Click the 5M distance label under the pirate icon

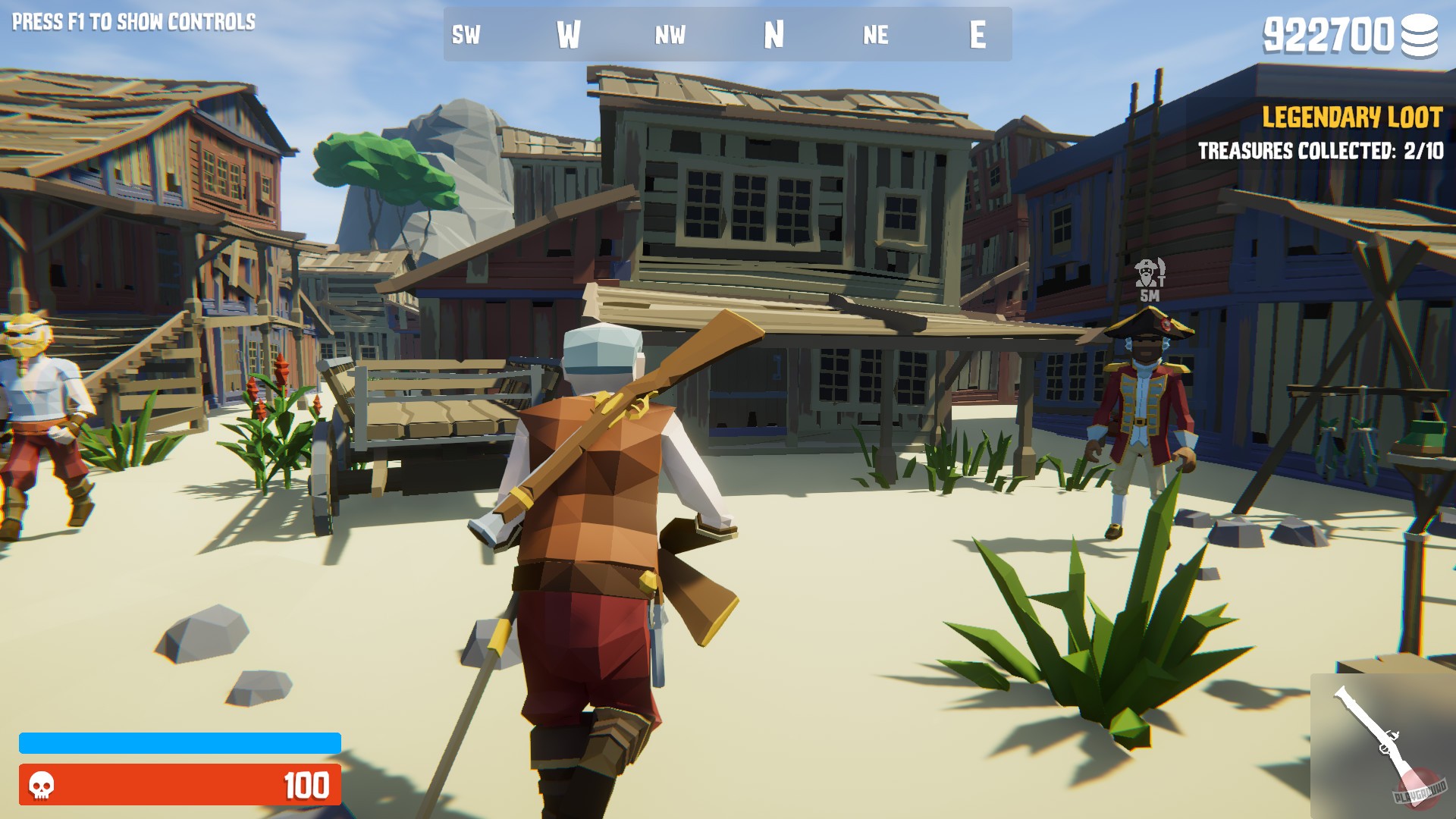1150,295
